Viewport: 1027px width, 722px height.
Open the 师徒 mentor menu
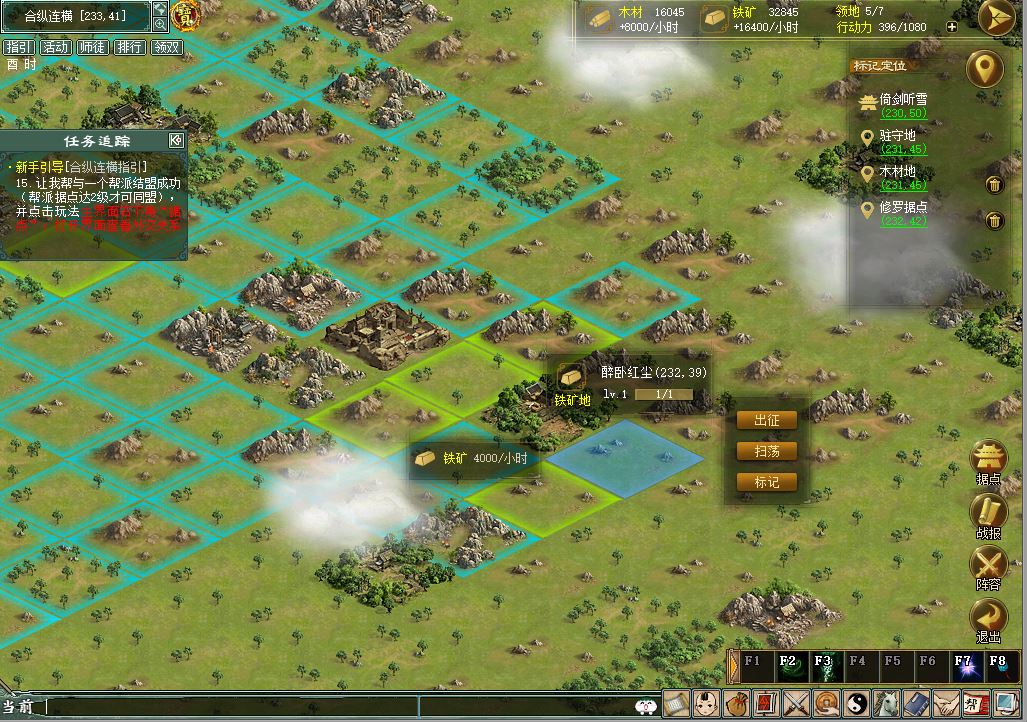pyautogui.click(x=92, y=47)
